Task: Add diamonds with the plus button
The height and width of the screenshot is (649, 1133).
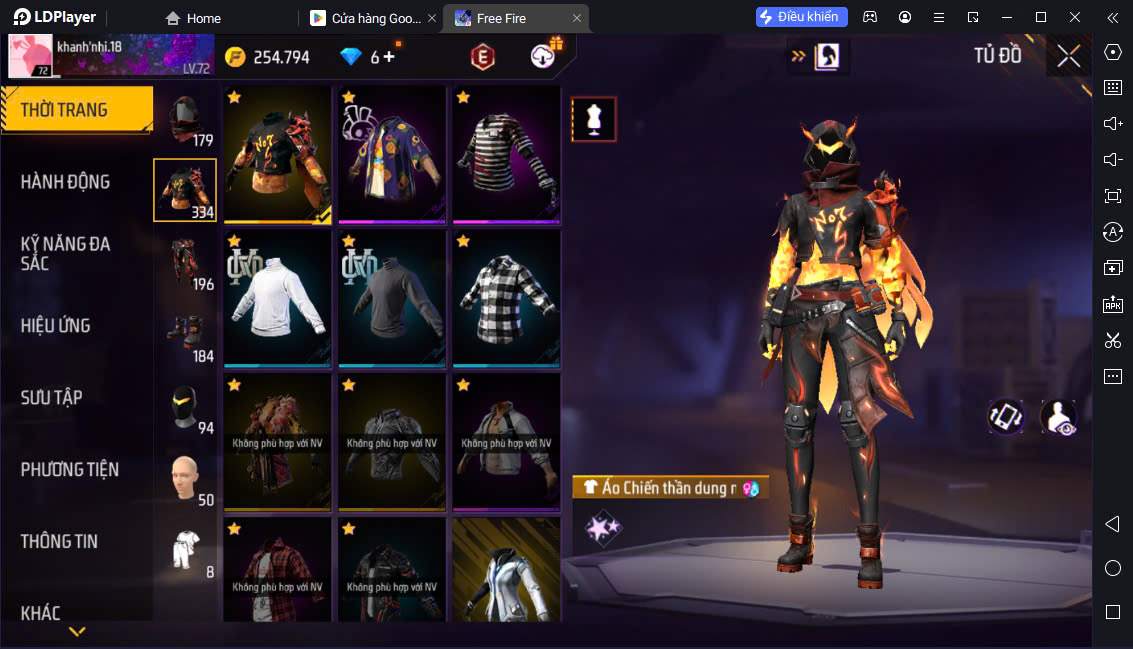Action: (389, 57)
